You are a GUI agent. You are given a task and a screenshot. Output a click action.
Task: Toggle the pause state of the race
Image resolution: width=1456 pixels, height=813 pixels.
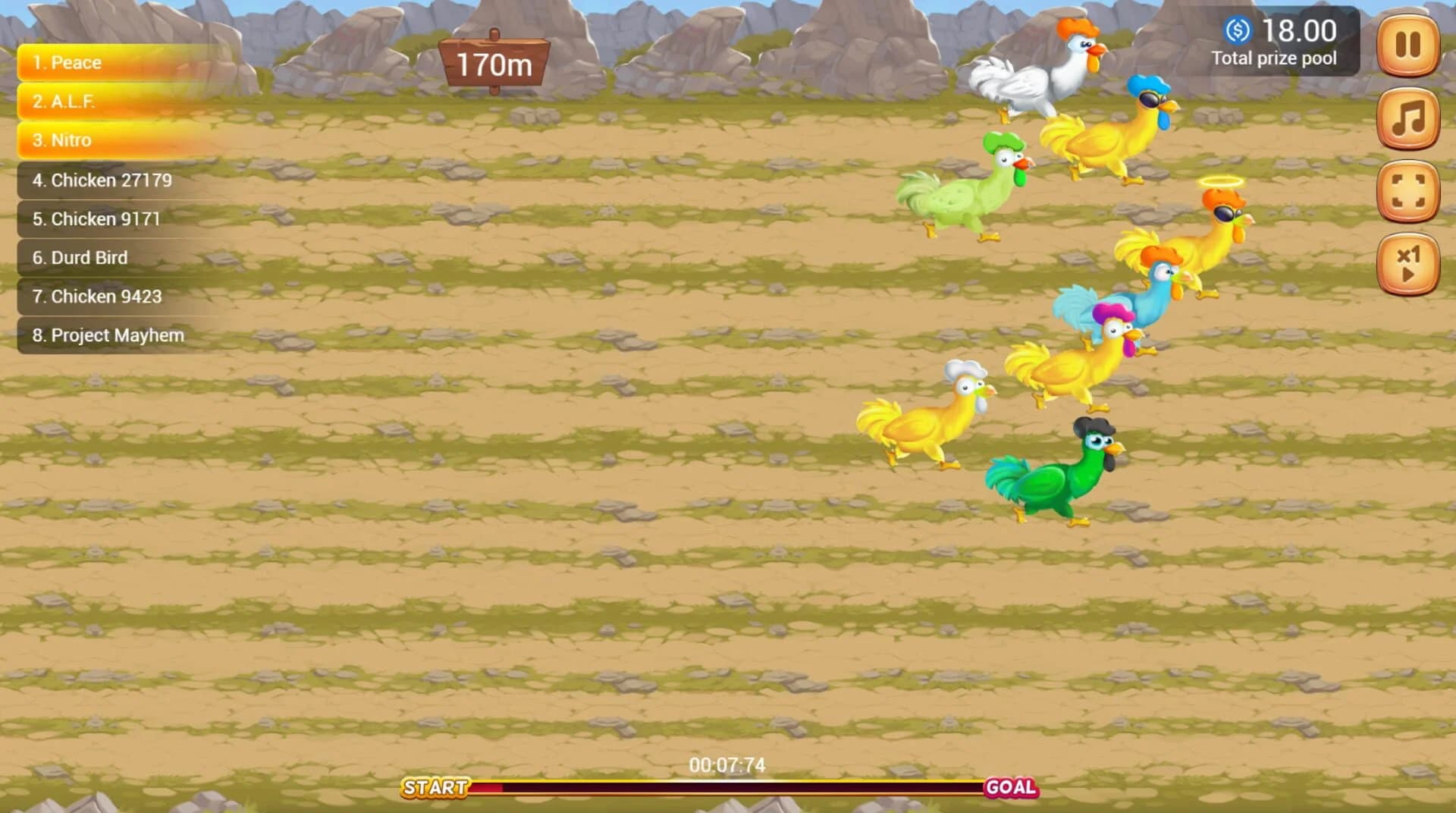pos(1407,46)
